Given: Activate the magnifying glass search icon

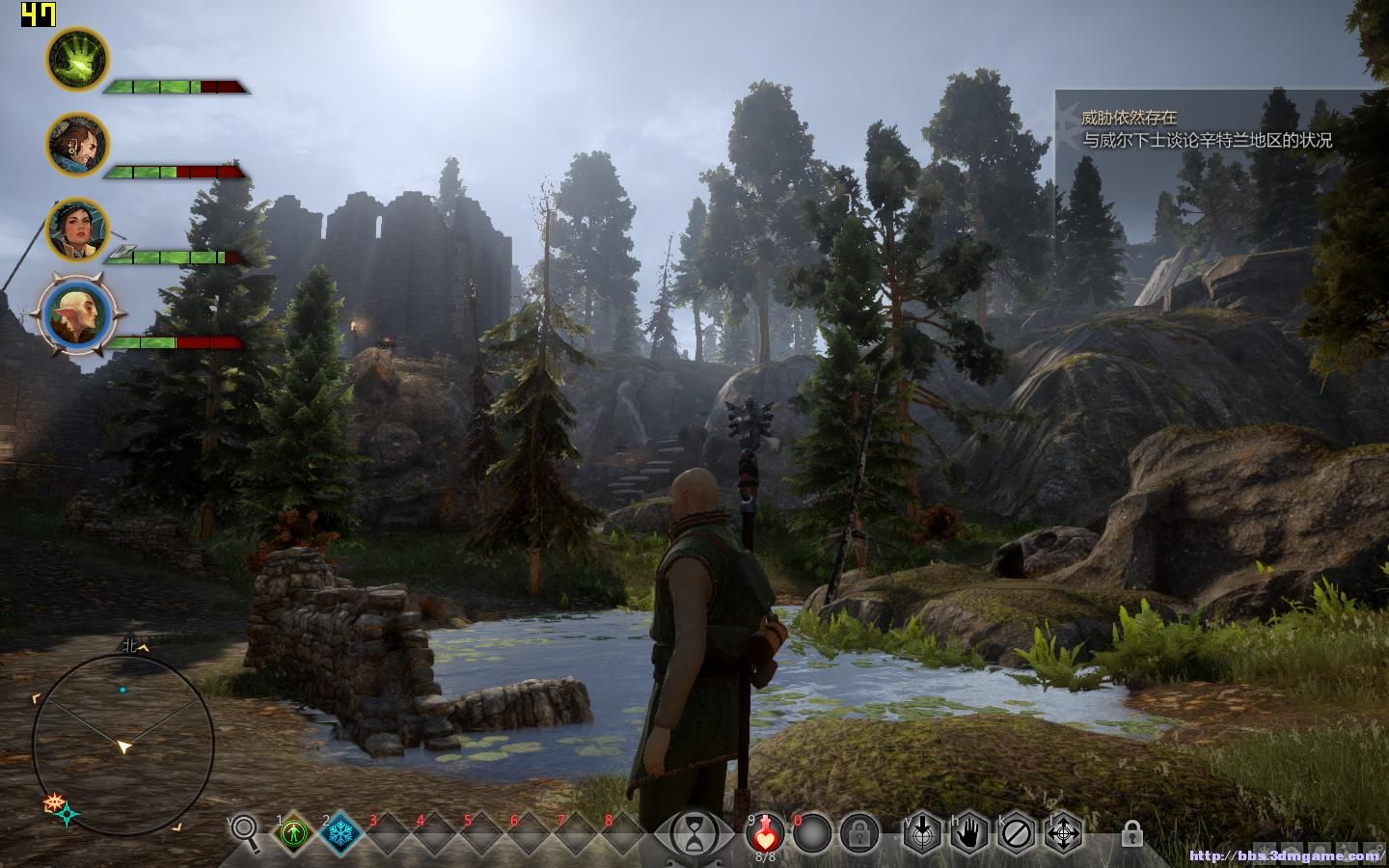Looking at the screenshot, I should [245, 830].
